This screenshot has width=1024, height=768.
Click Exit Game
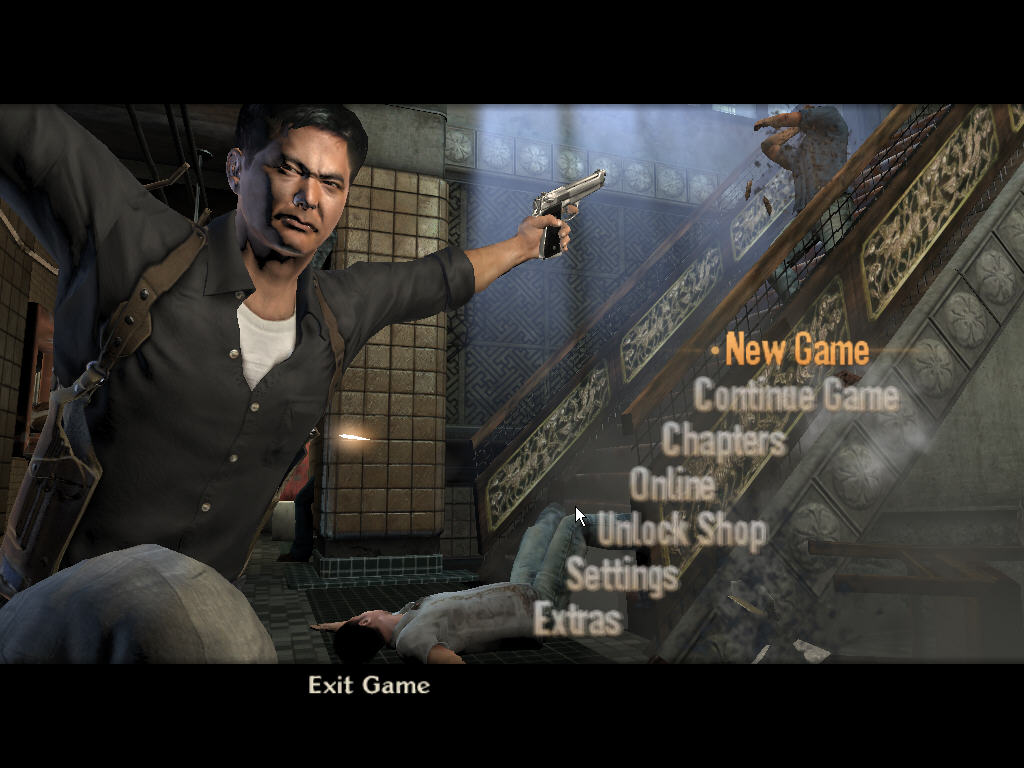pyautogui.click(x=369, y=685)
